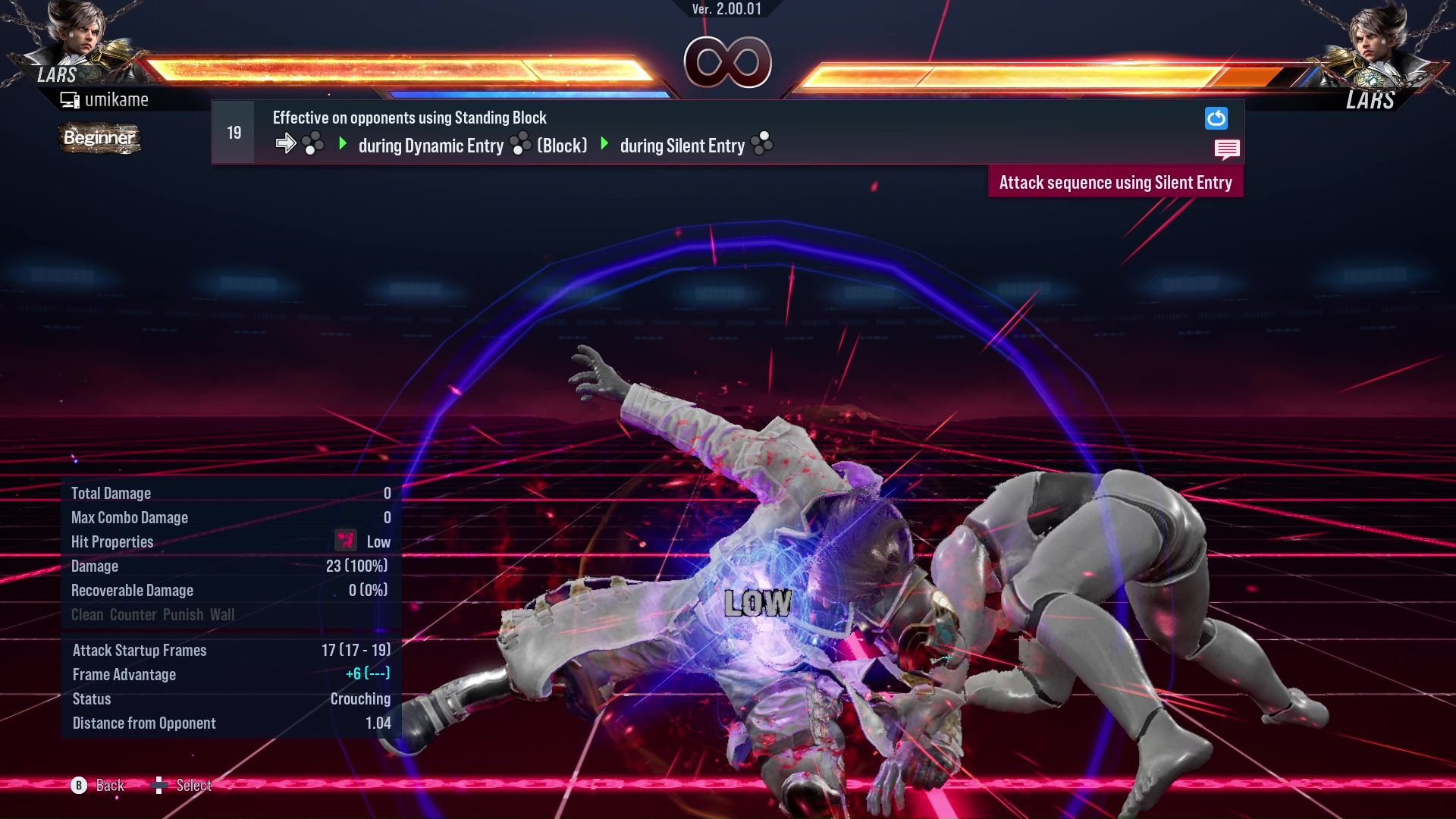Select the "Attack sequence using Silent Entry" label

coord(1115,183)
